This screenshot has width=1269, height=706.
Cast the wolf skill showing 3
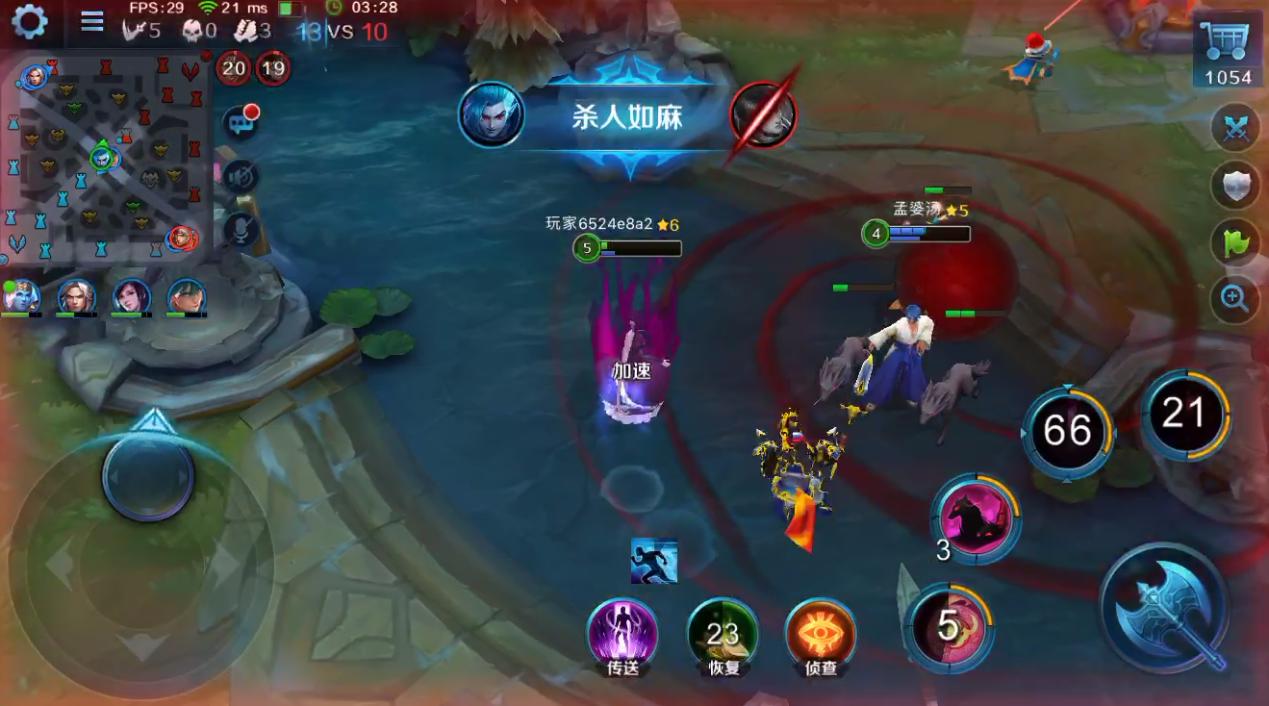pyautogui.click(x=975, y=518)
